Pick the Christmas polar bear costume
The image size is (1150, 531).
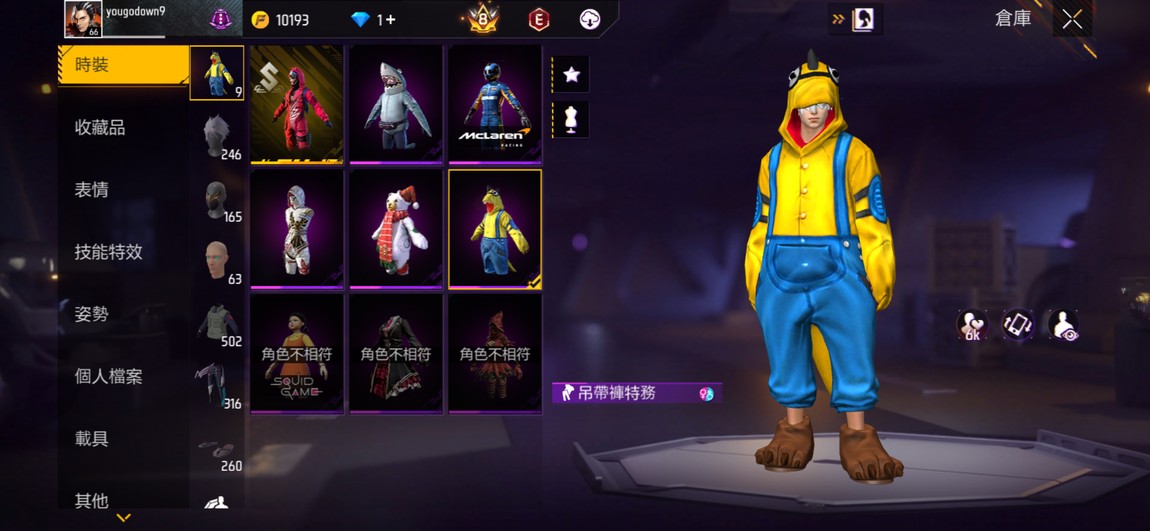tap(396, 229)
